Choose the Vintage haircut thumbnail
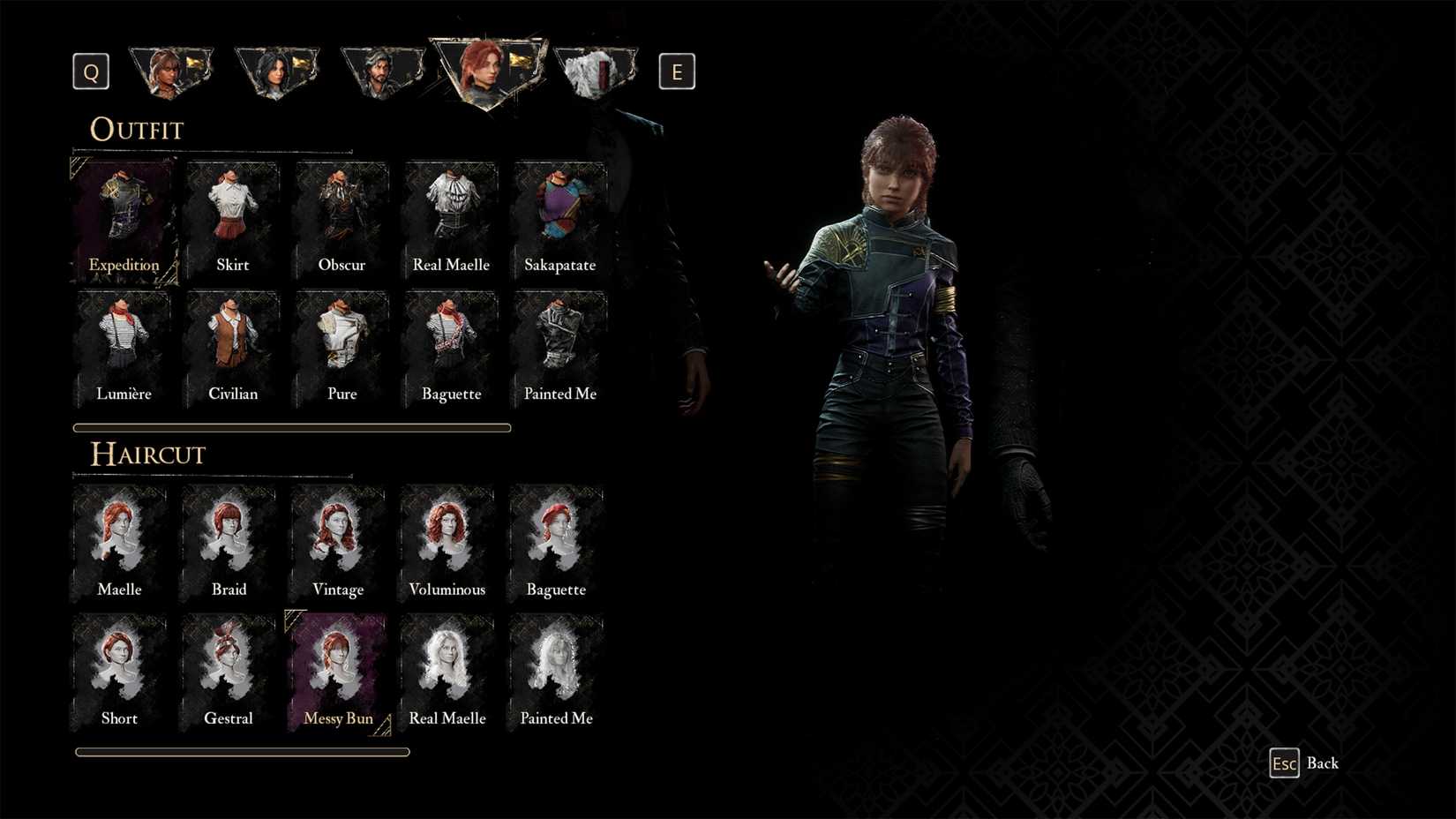This screenshot has height=819, width=1456. [x=337, y=540]
